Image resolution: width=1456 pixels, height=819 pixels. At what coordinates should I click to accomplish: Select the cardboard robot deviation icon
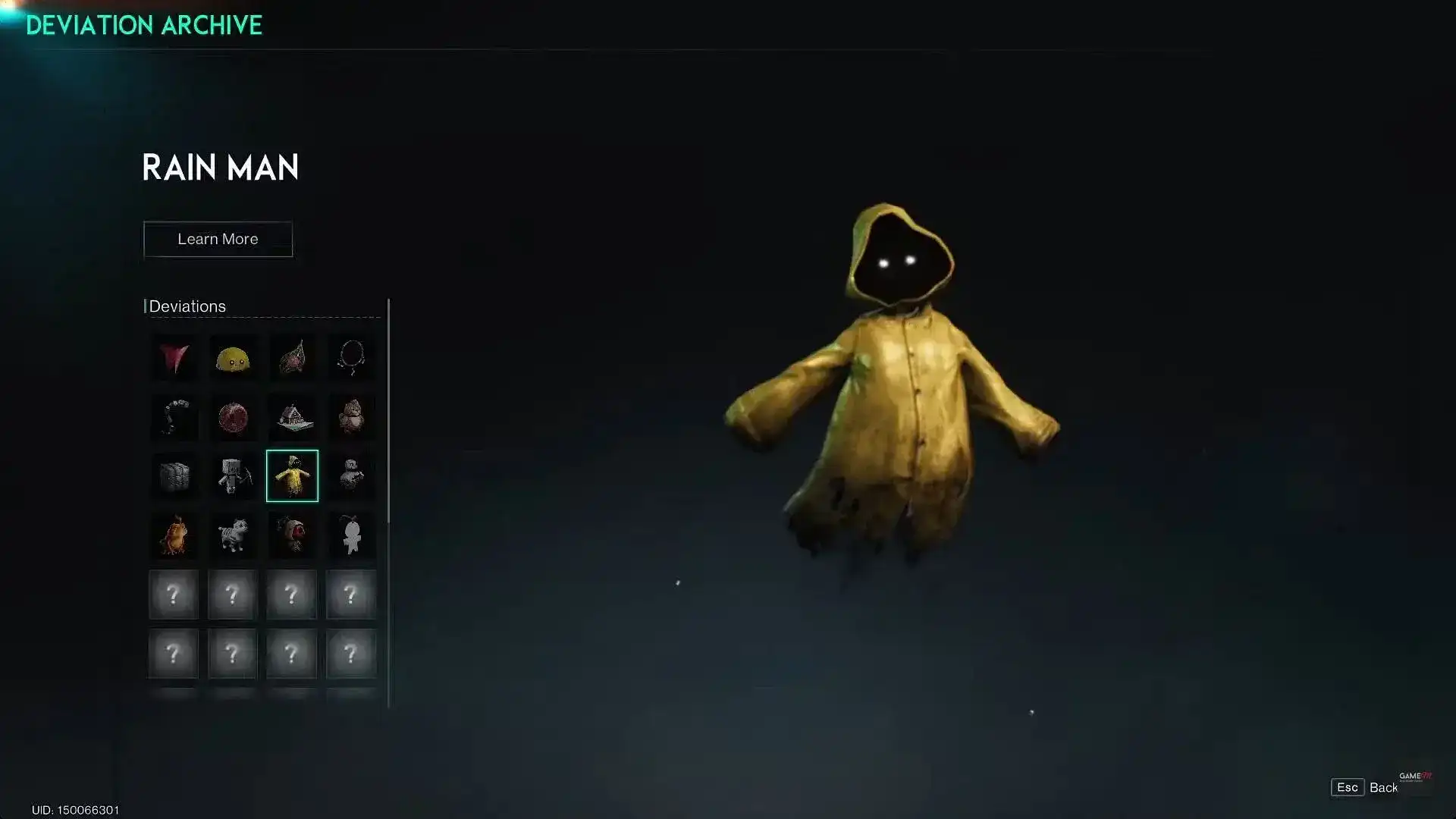pos(233,475)
